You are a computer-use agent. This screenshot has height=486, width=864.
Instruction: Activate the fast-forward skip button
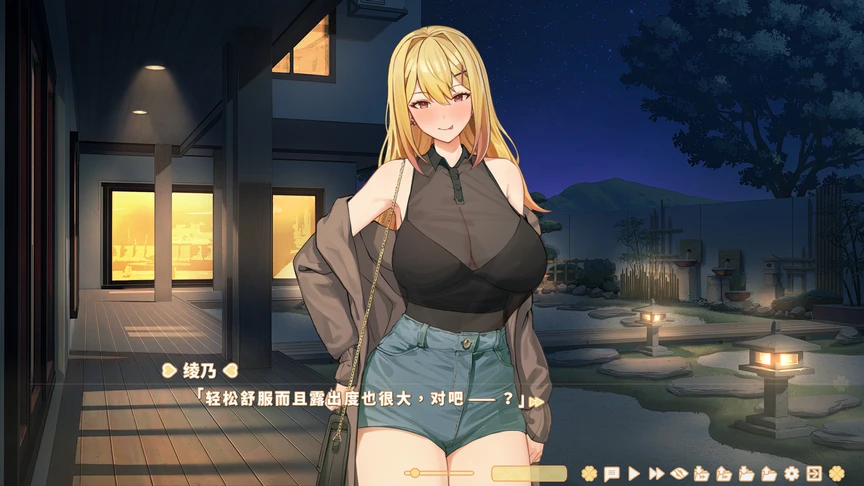(656, 473)
